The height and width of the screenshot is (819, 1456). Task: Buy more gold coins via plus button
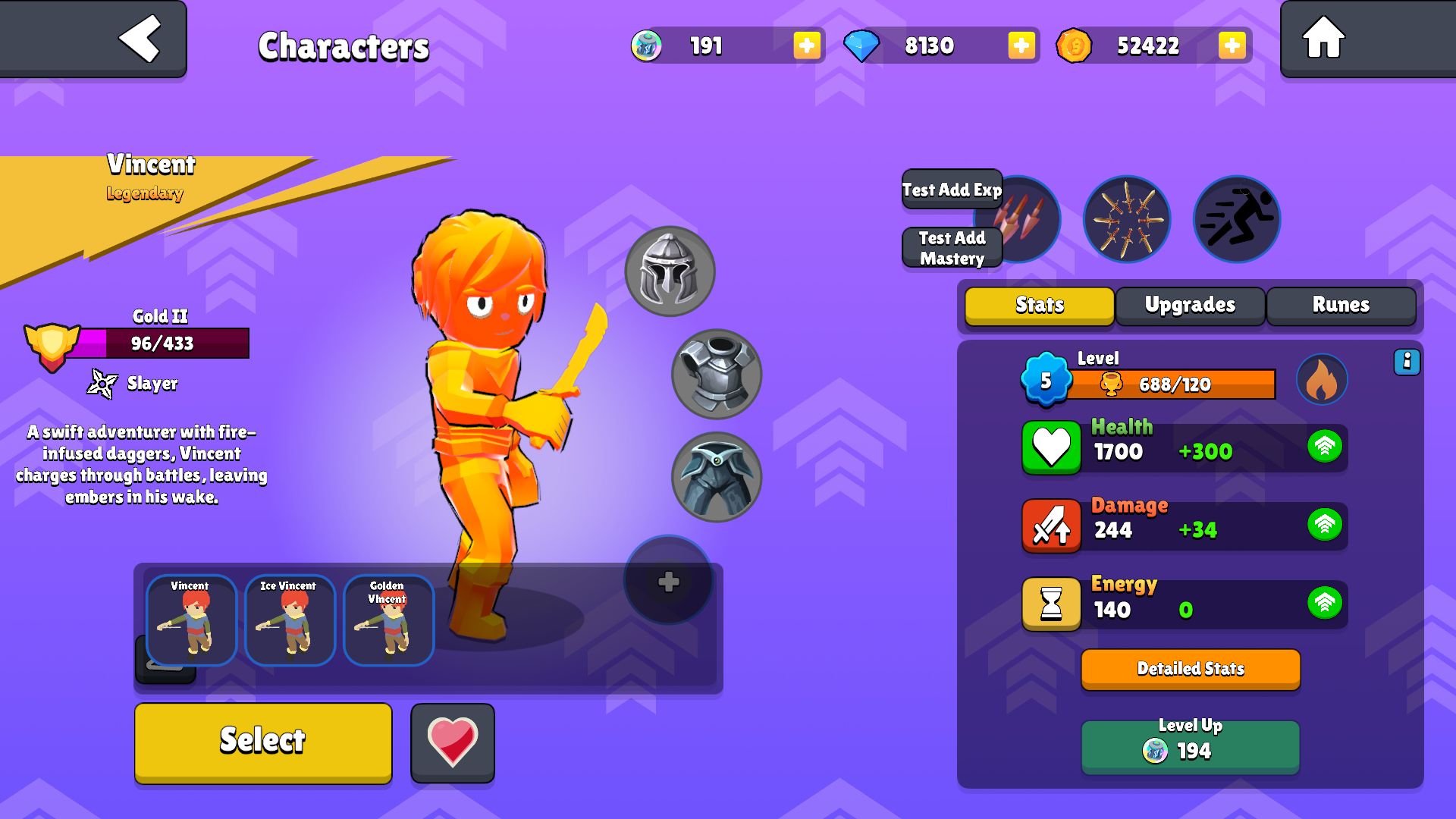coord(1232,45)
